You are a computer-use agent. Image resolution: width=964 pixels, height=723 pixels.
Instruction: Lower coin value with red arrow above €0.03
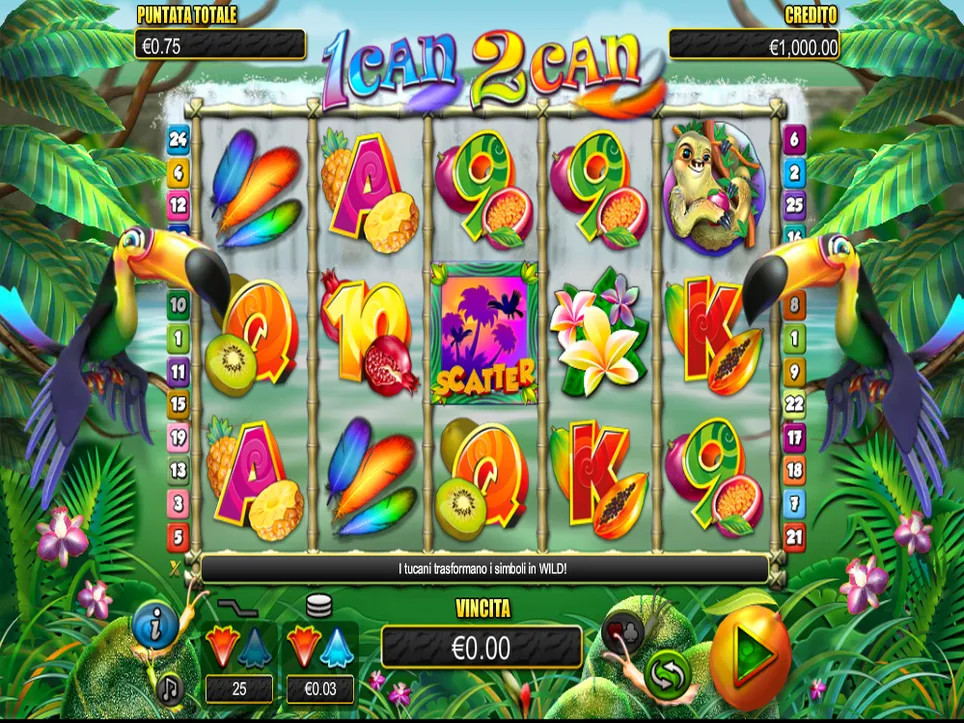click(x=303, y=647)
